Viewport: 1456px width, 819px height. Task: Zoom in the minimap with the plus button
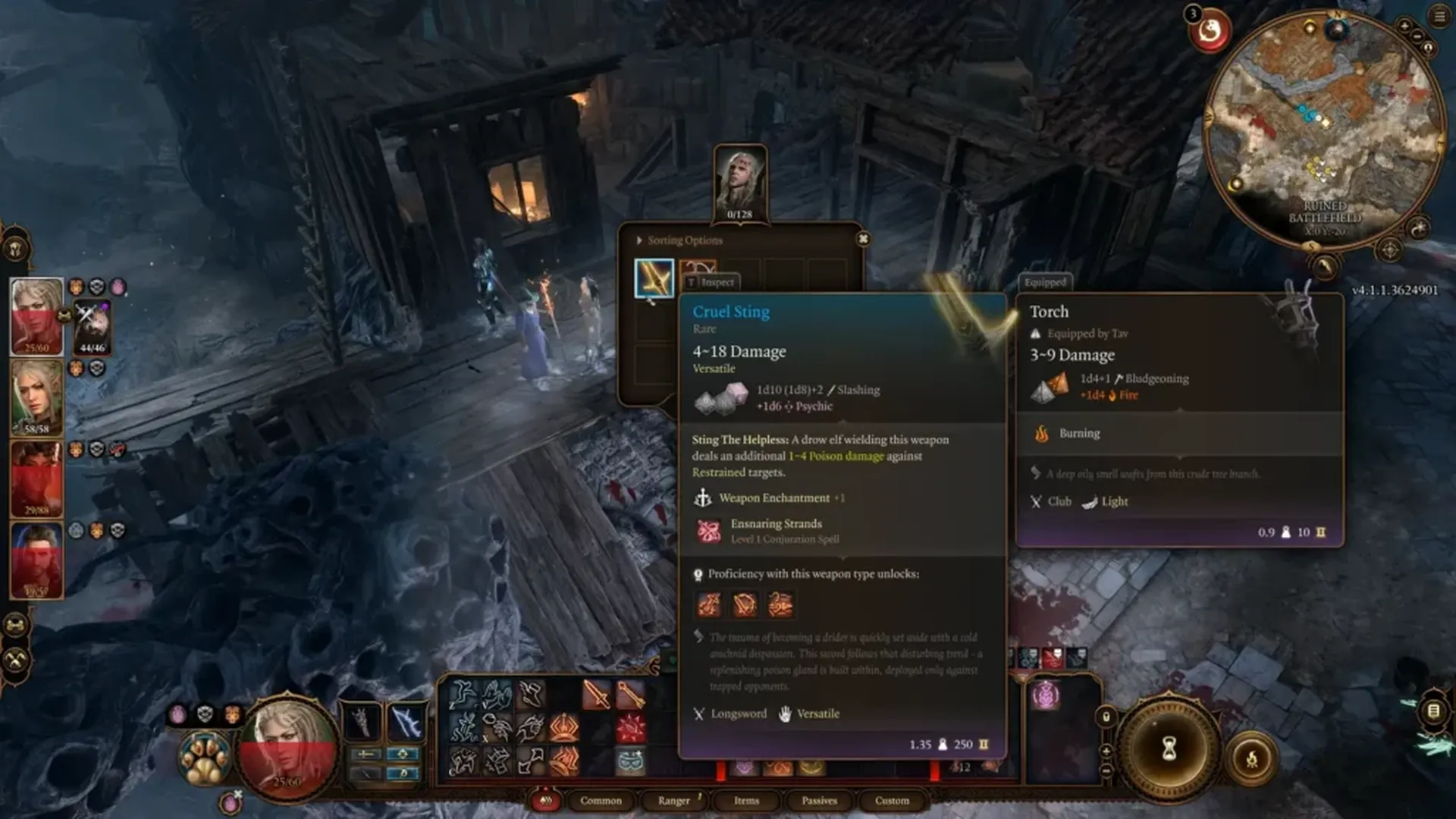[1404, 26]
